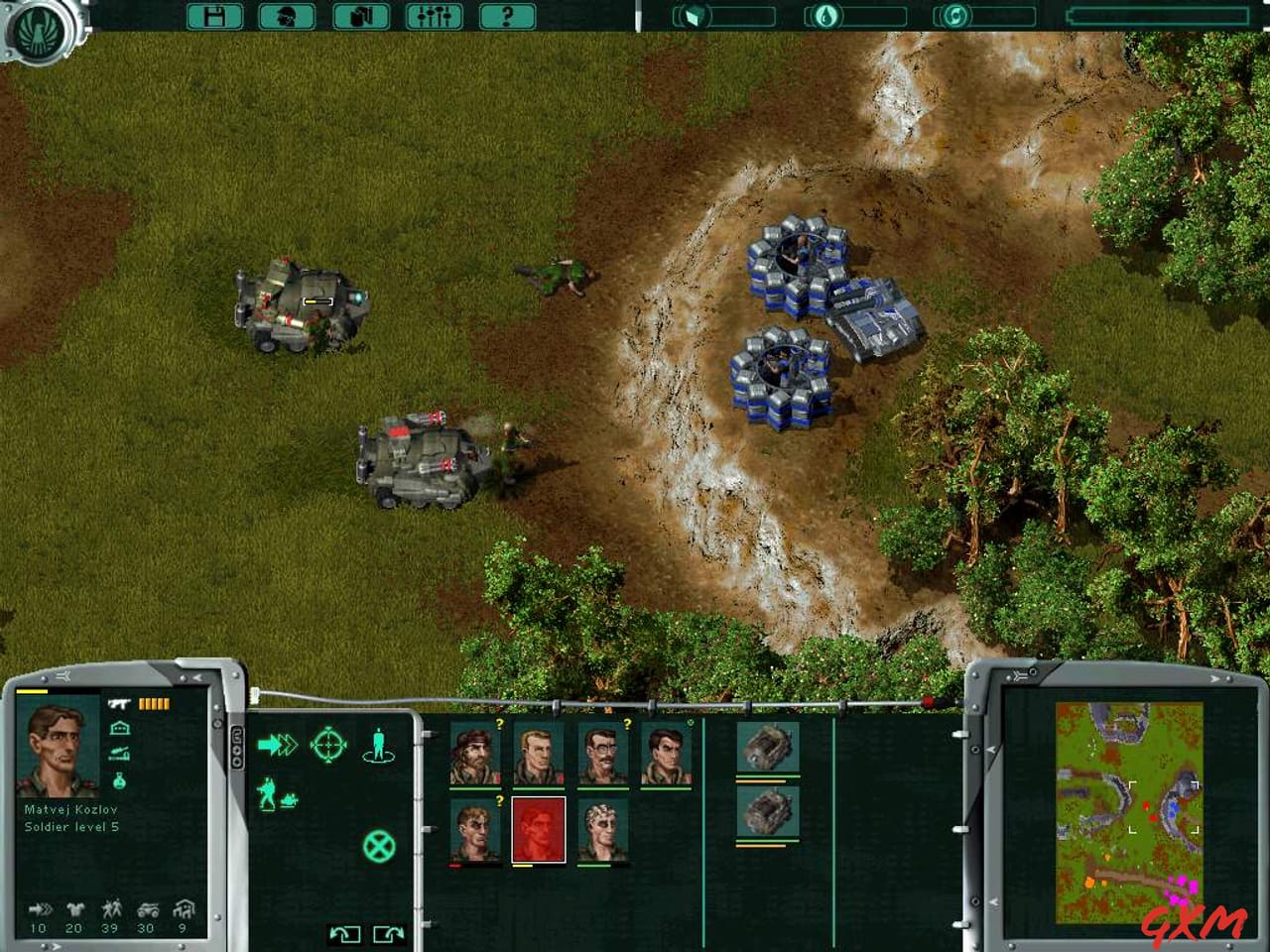Expand the bottom arrow of the soldier panel
The width and height of the screenshot is (1270, 952).
(55, 946)
